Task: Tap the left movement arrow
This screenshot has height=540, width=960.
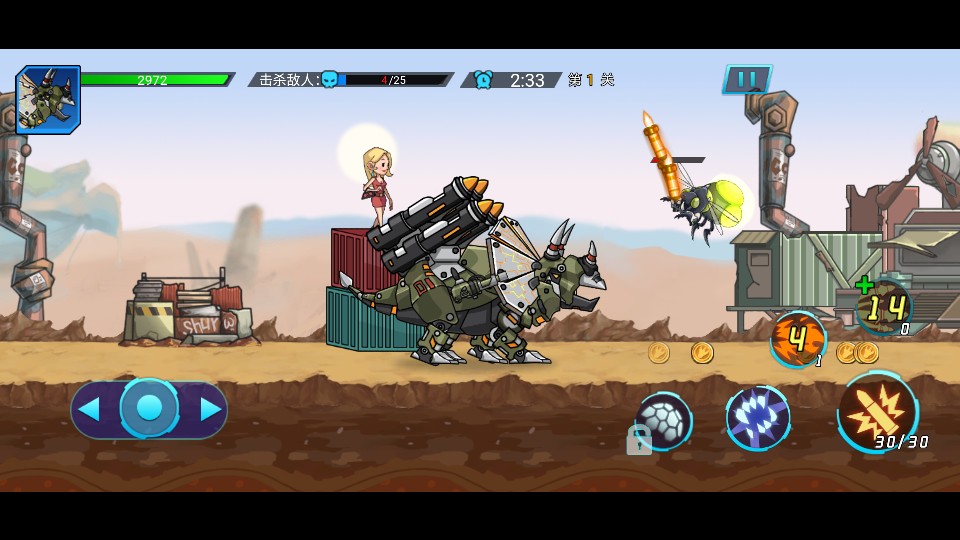Action: 90,409
